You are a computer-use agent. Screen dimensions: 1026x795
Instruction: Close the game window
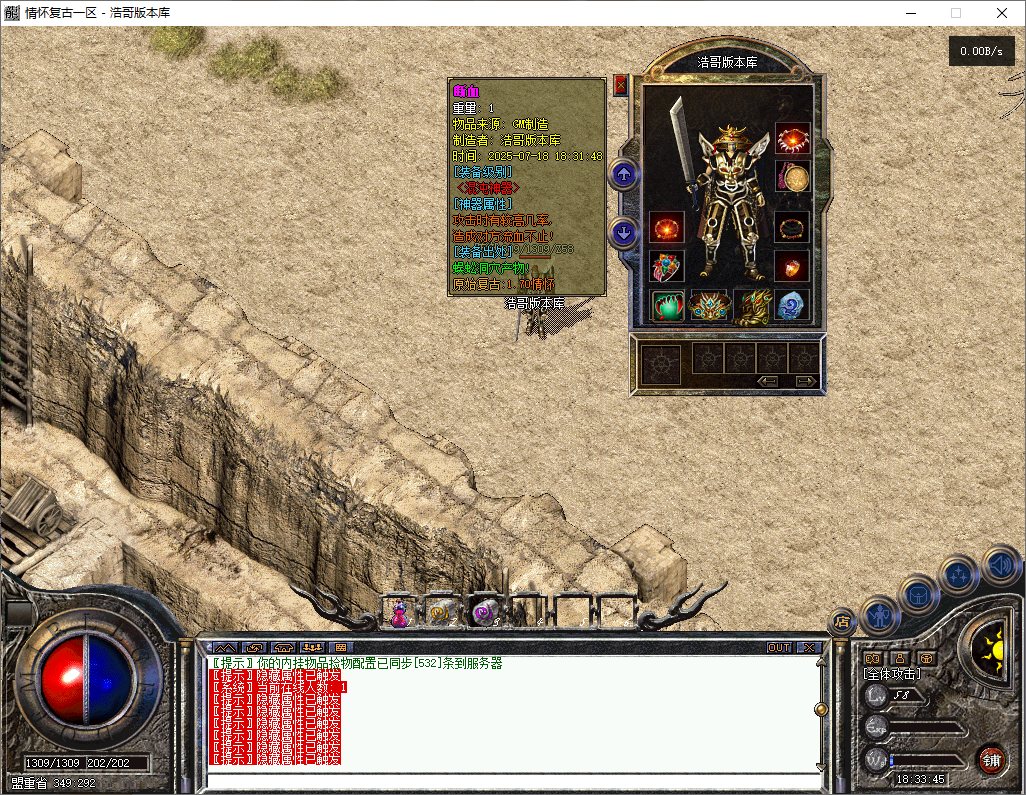coord(1001,13)
